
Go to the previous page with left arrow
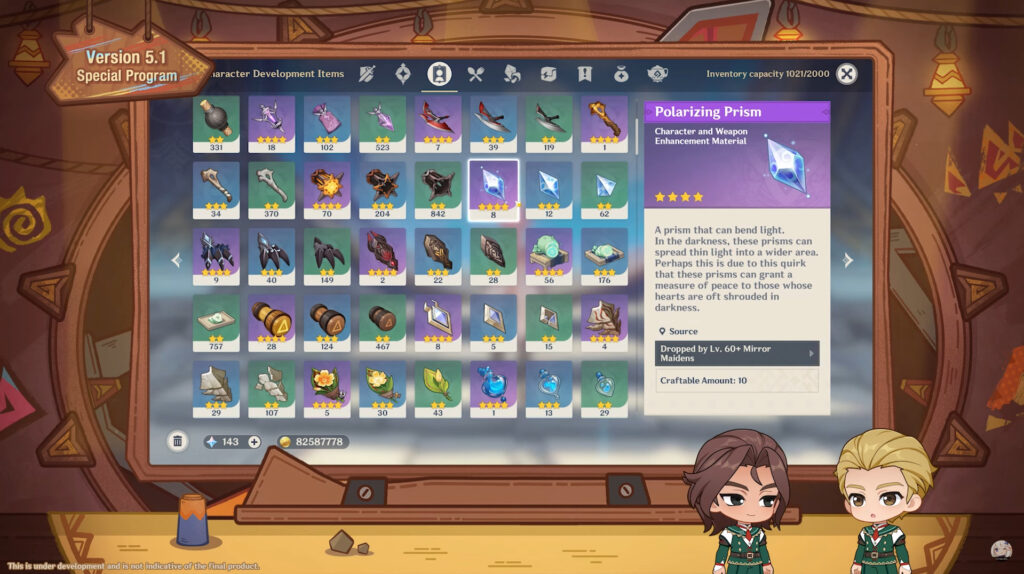point(177,261)
